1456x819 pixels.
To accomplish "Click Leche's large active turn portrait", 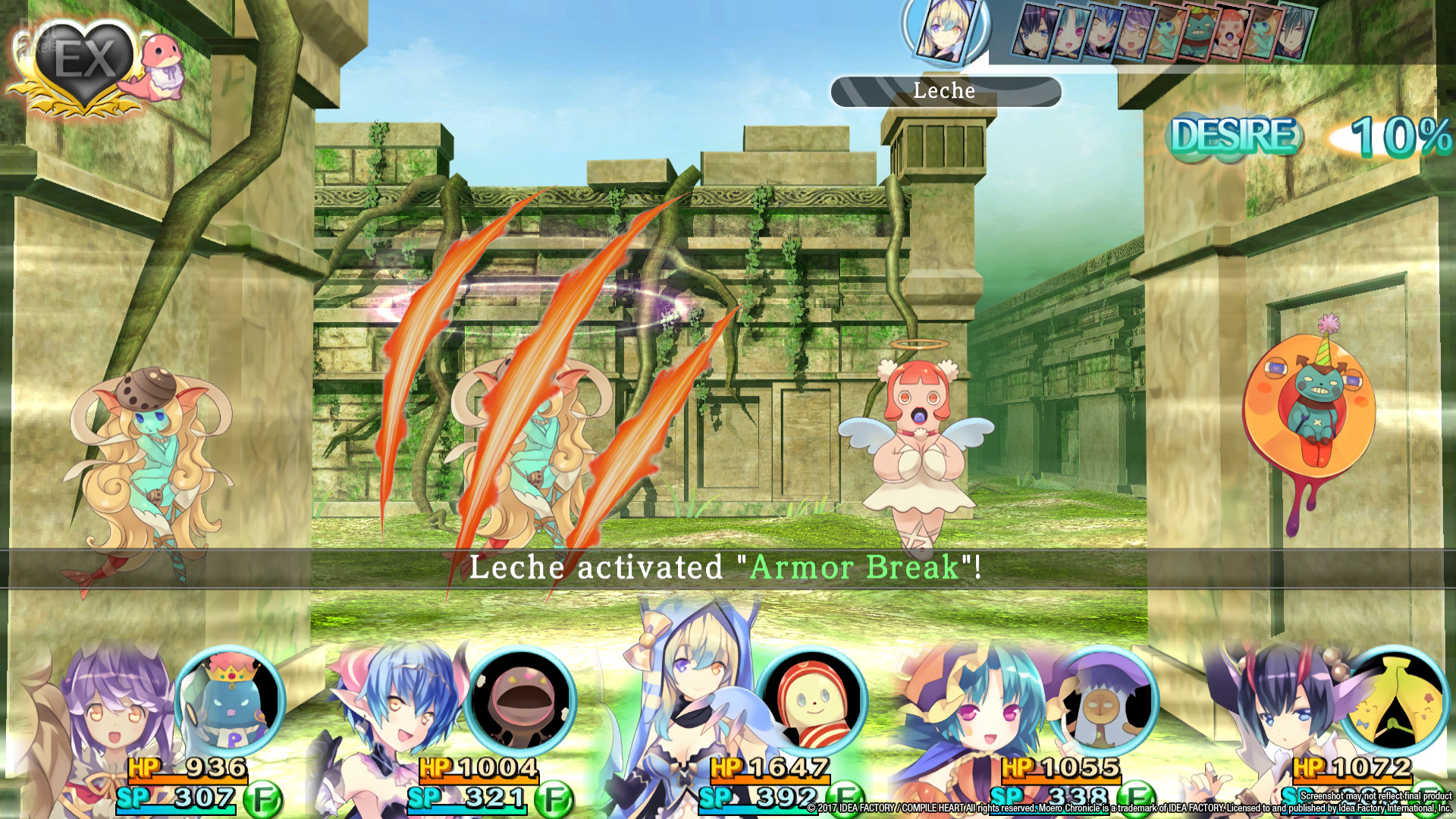I will point(944,30).
